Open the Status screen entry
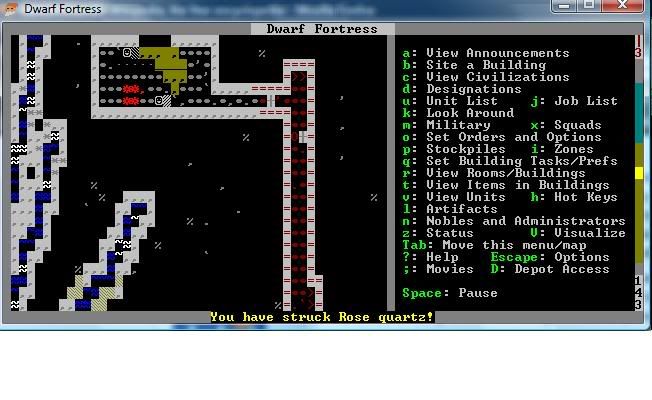Screen dimensions: 652x400 click(449, 233)
